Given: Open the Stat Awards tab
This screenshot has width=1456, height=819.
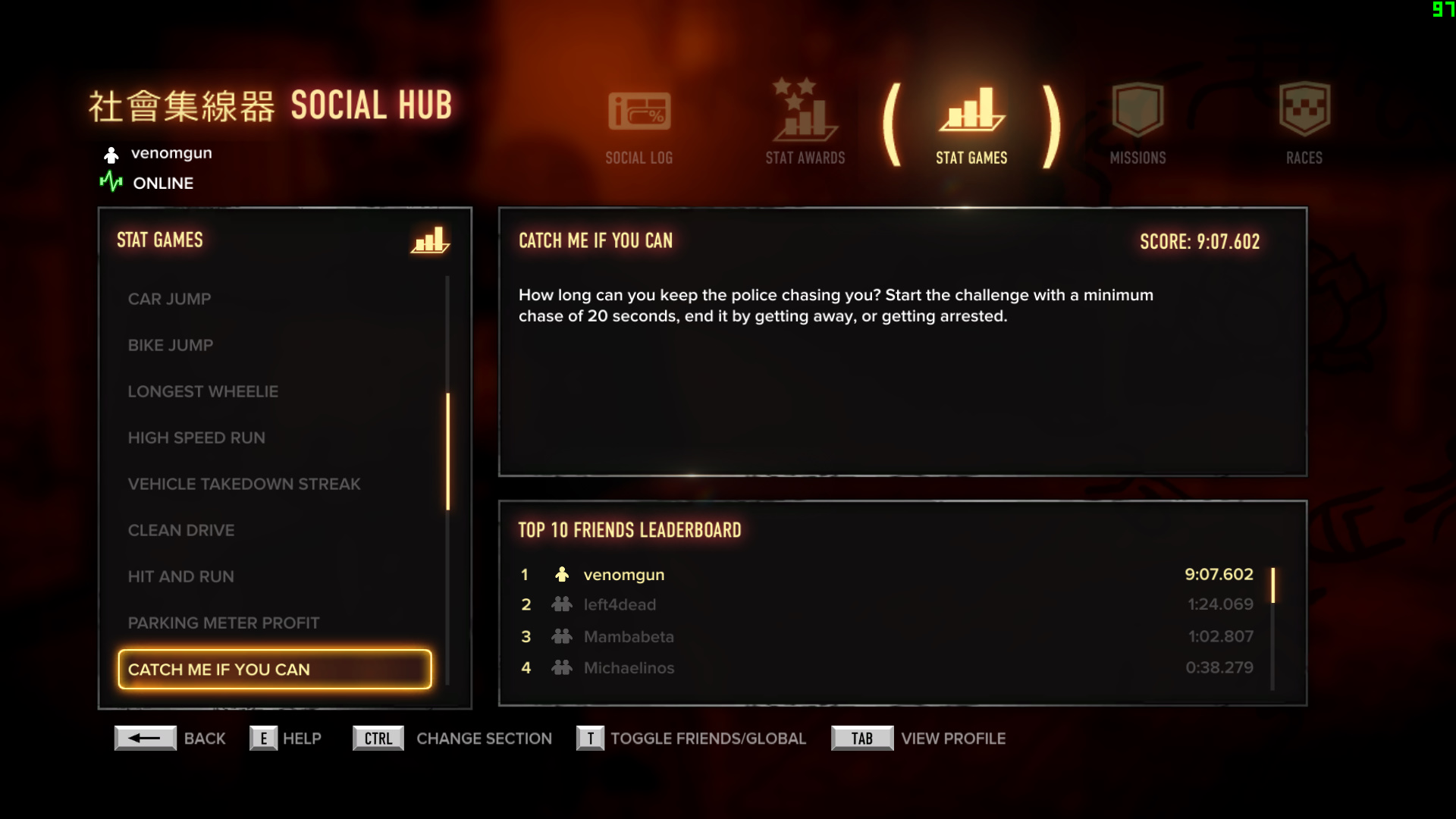Looking at the screenshot, I should point(805,125).
